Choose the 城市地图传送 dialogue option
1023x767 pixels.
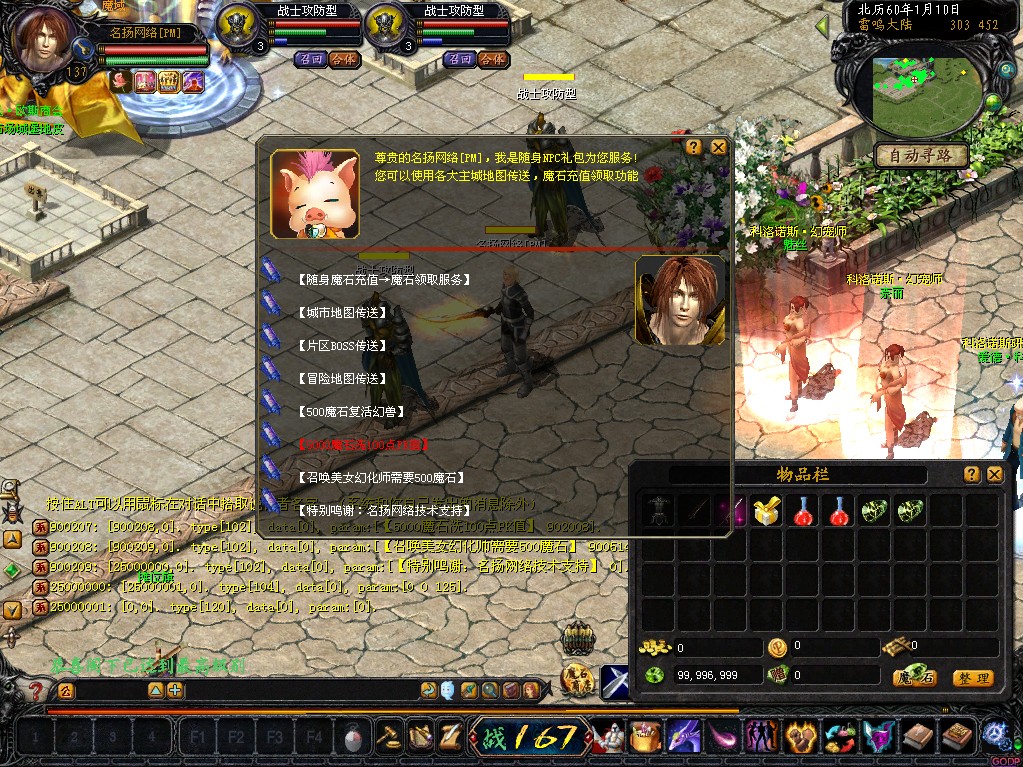click(x=342, y=313)
